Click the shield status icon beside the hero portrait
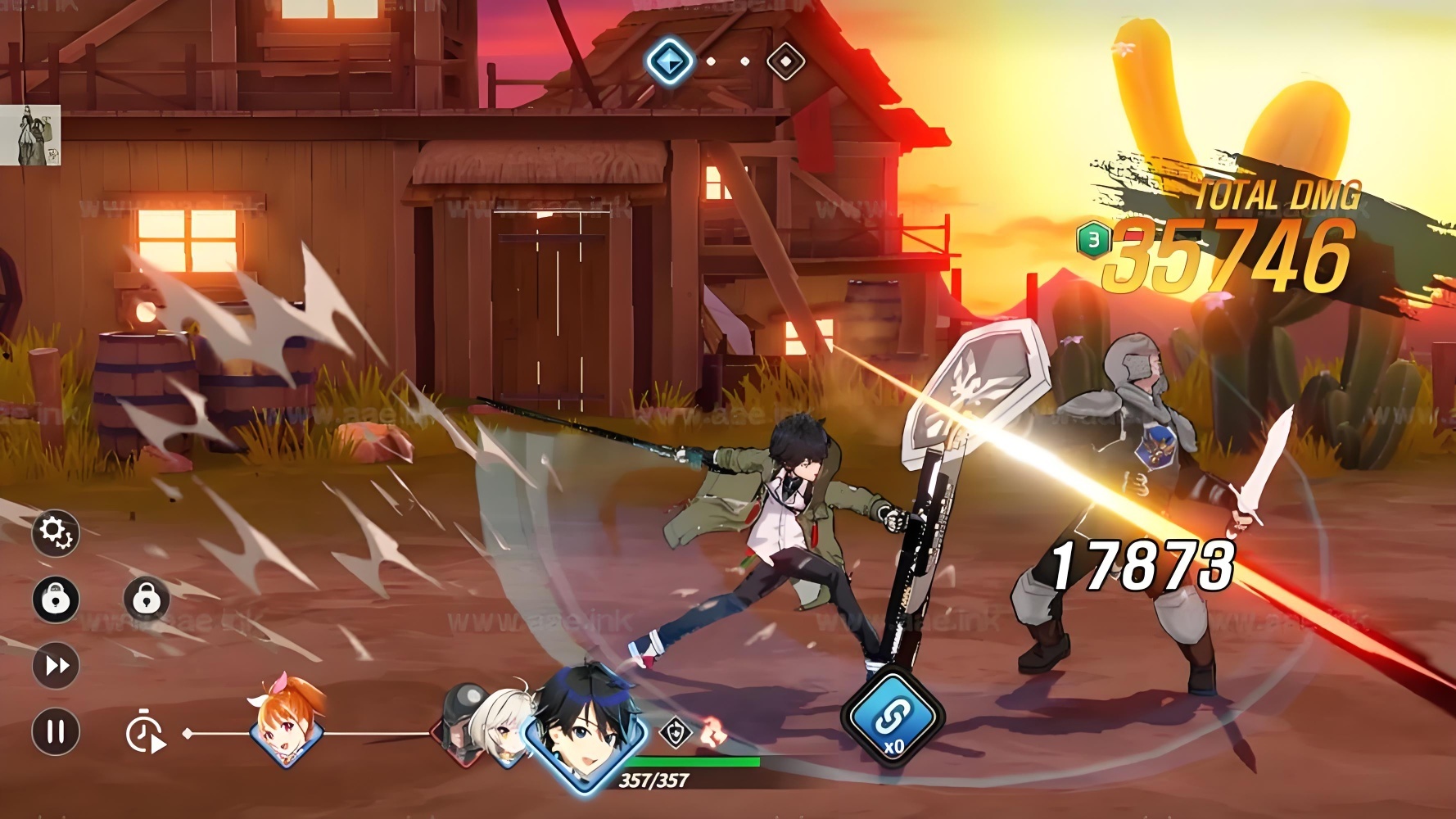This screenshot has height=819, width=1456. (676, 732)
